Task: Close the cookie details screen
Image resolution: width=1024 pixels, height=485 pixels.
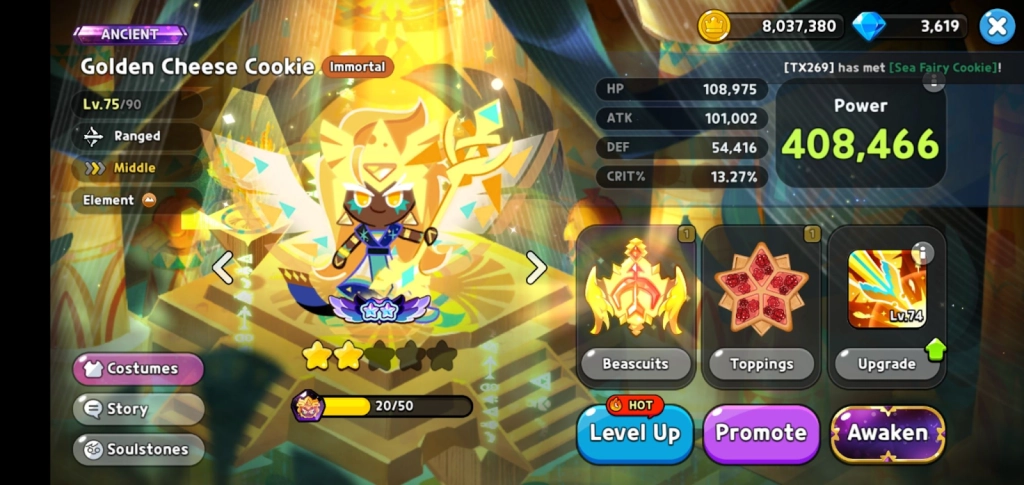Action: [996, 26]
